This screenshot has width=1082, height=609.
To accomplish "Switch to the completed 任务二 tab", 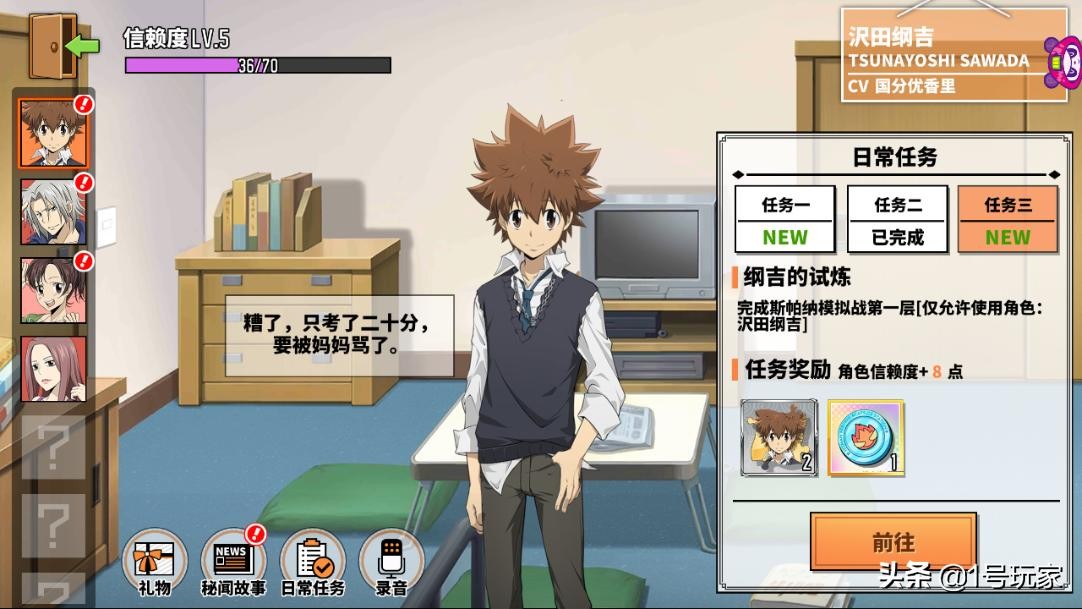I will (897, 219).
